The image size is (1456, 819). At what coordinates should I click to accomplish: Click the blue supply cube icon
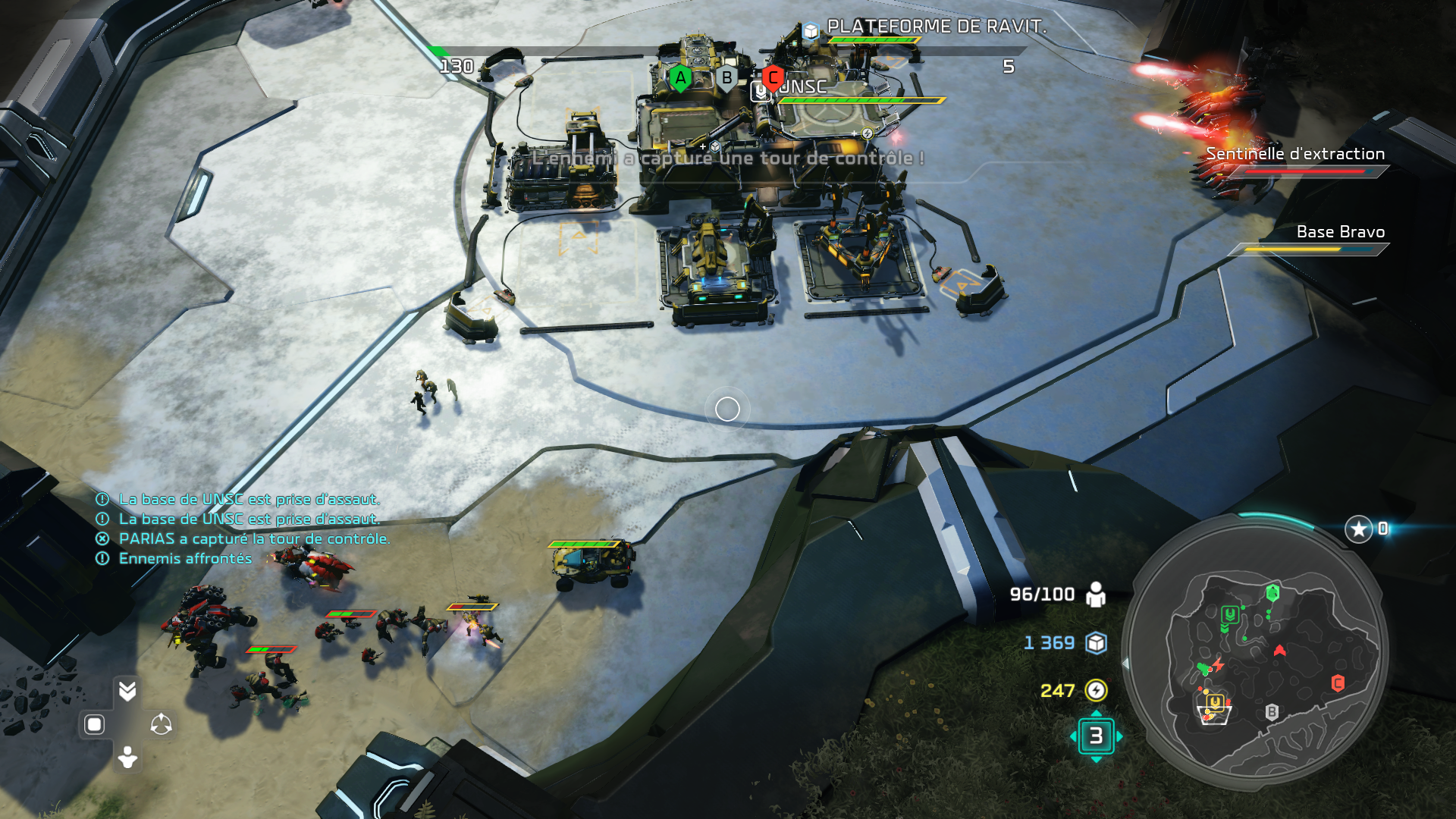tap(1096, 643)
